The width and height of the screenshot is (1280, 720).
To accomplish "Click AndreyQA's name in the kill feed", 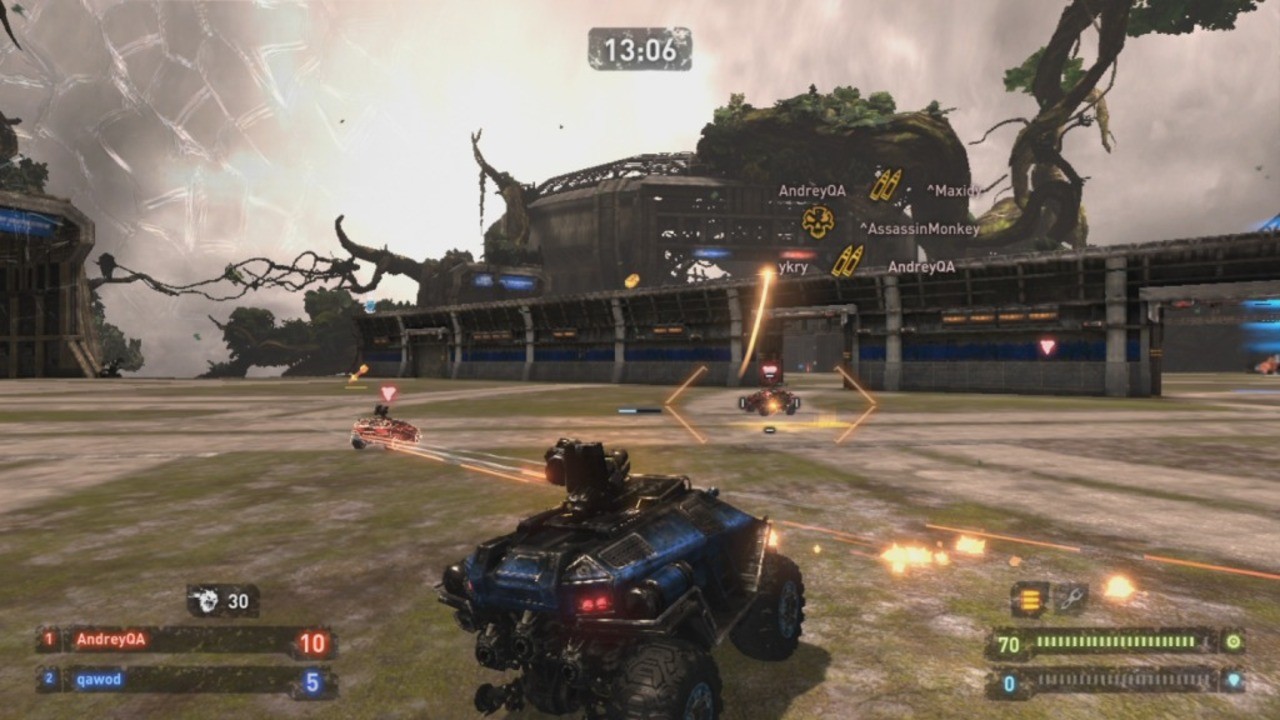I will pyautogui.click(x=812, y=191).
